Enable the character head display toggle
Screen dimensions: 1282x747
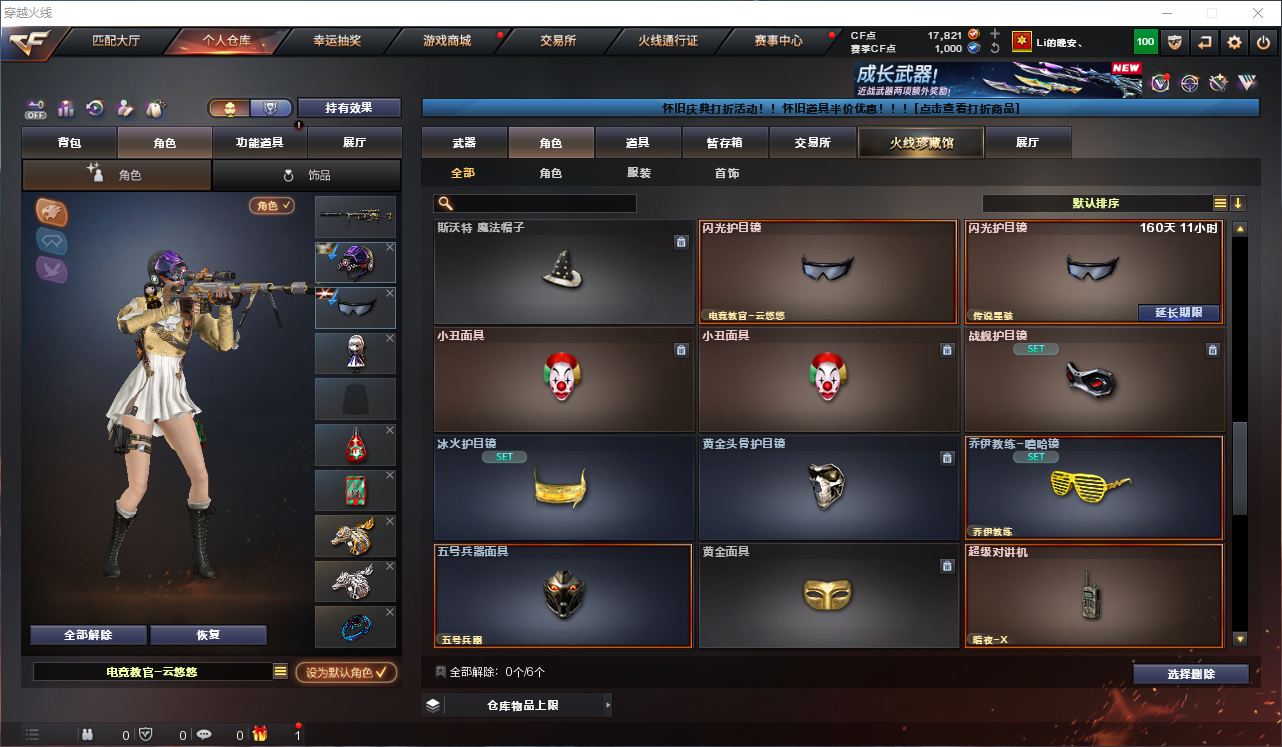pos(231,107)
